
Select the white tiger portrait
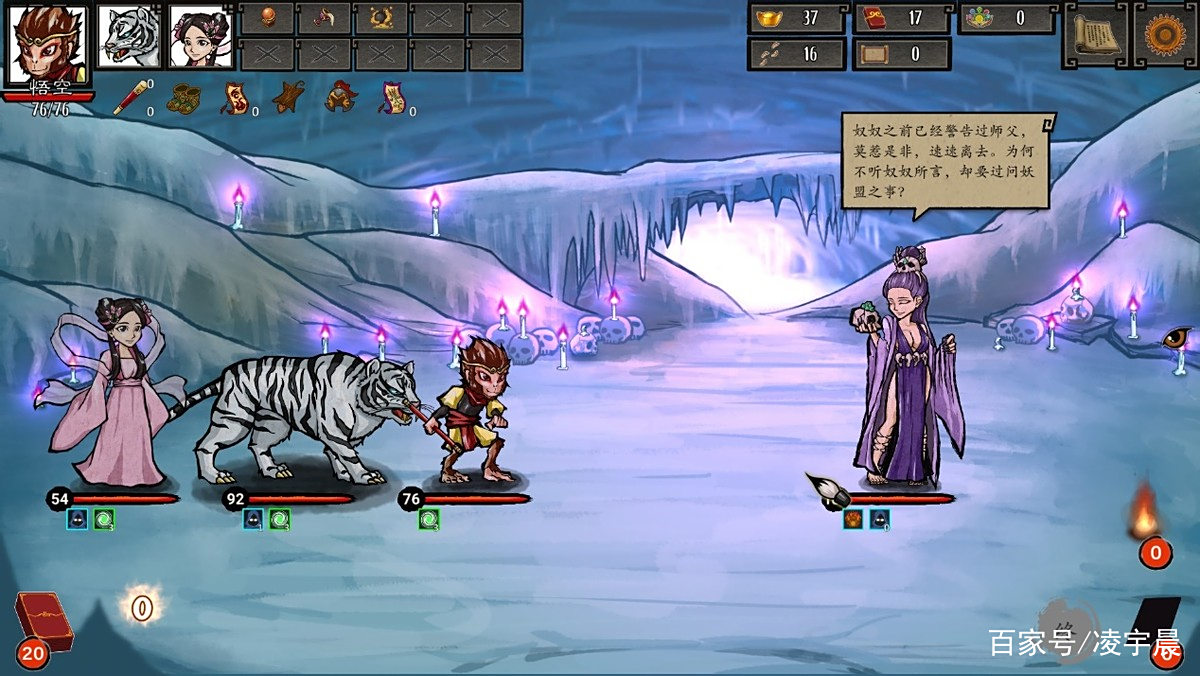pyautogui.click(x=128, y=36)
